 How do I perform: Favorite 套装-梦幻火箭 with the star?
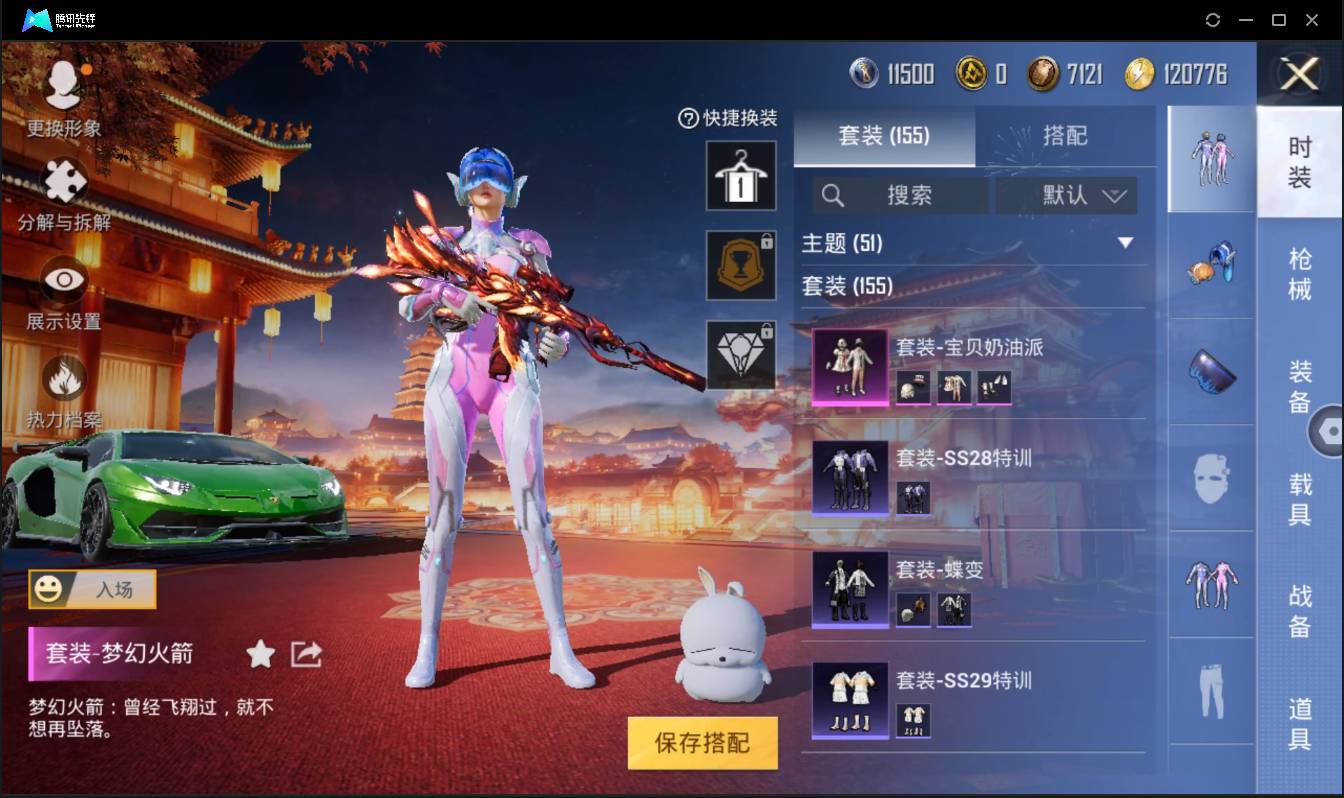[259, 655]
